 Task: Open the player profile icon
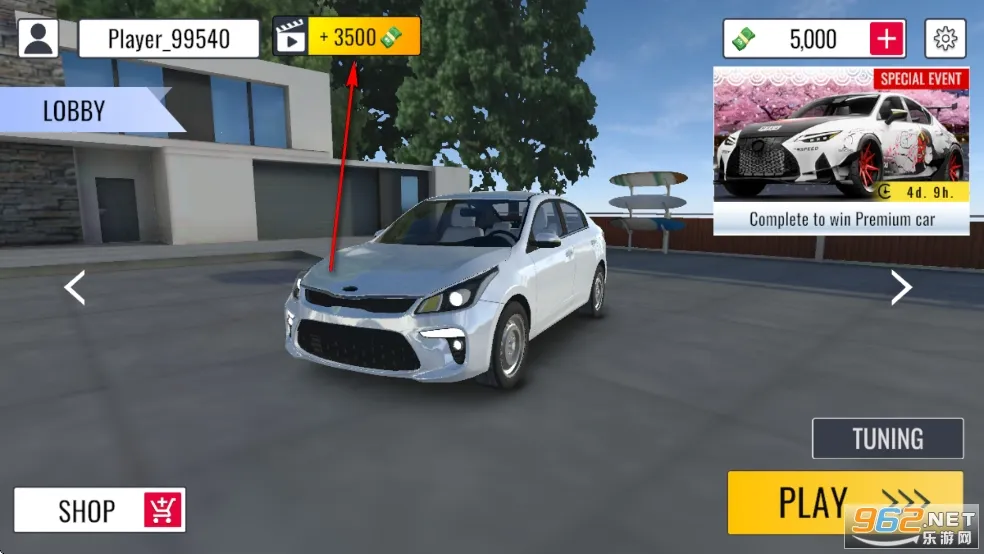39,38
